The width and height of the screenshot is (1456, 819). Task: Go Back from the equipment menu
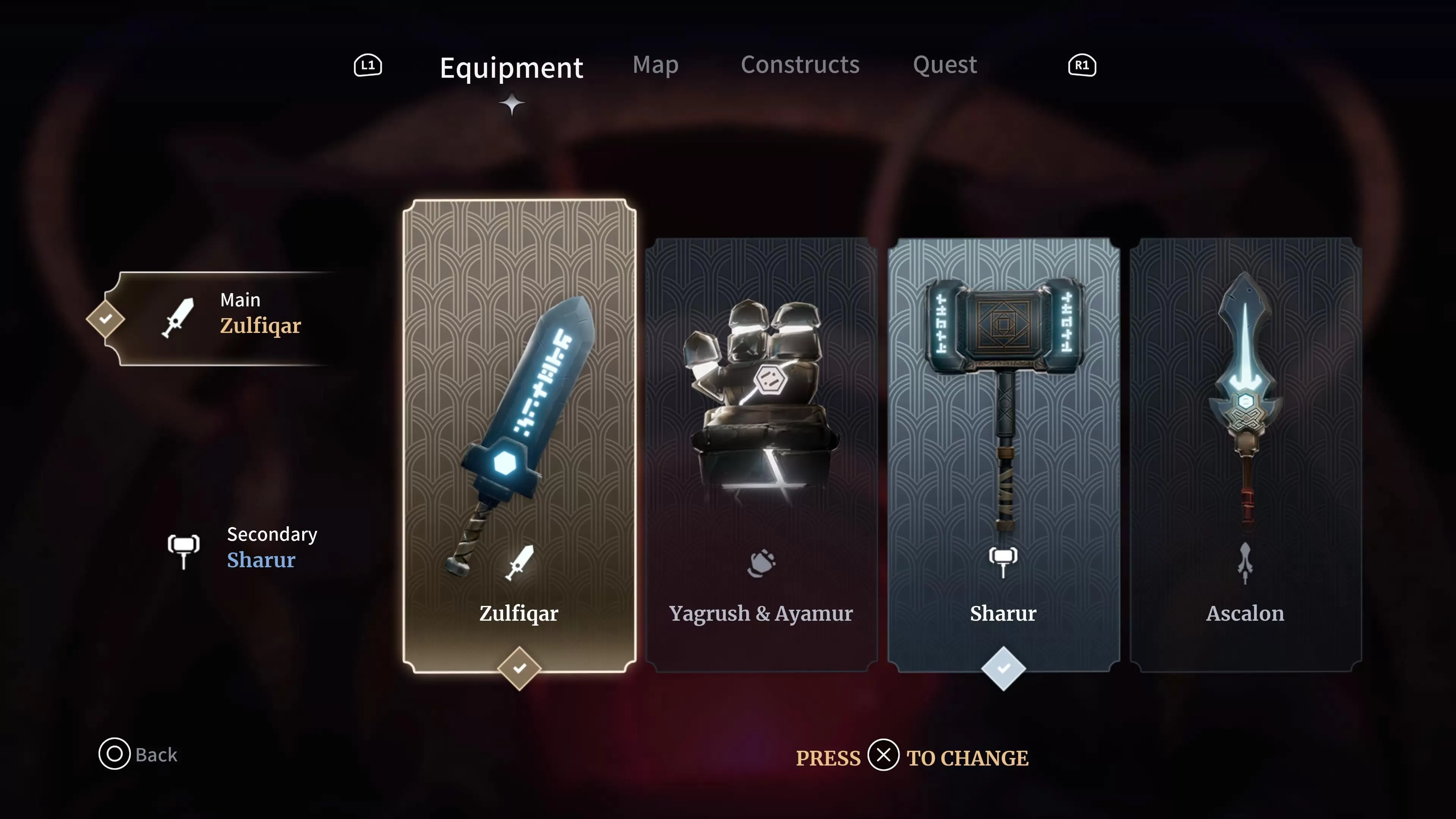(x=138, y=754)
